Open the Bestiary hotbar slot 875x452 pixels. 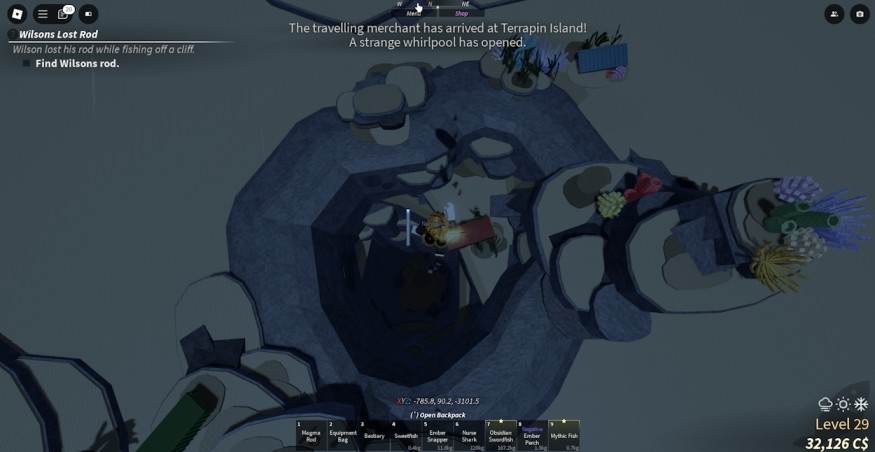pyautogui.click(x=374, y=435)
